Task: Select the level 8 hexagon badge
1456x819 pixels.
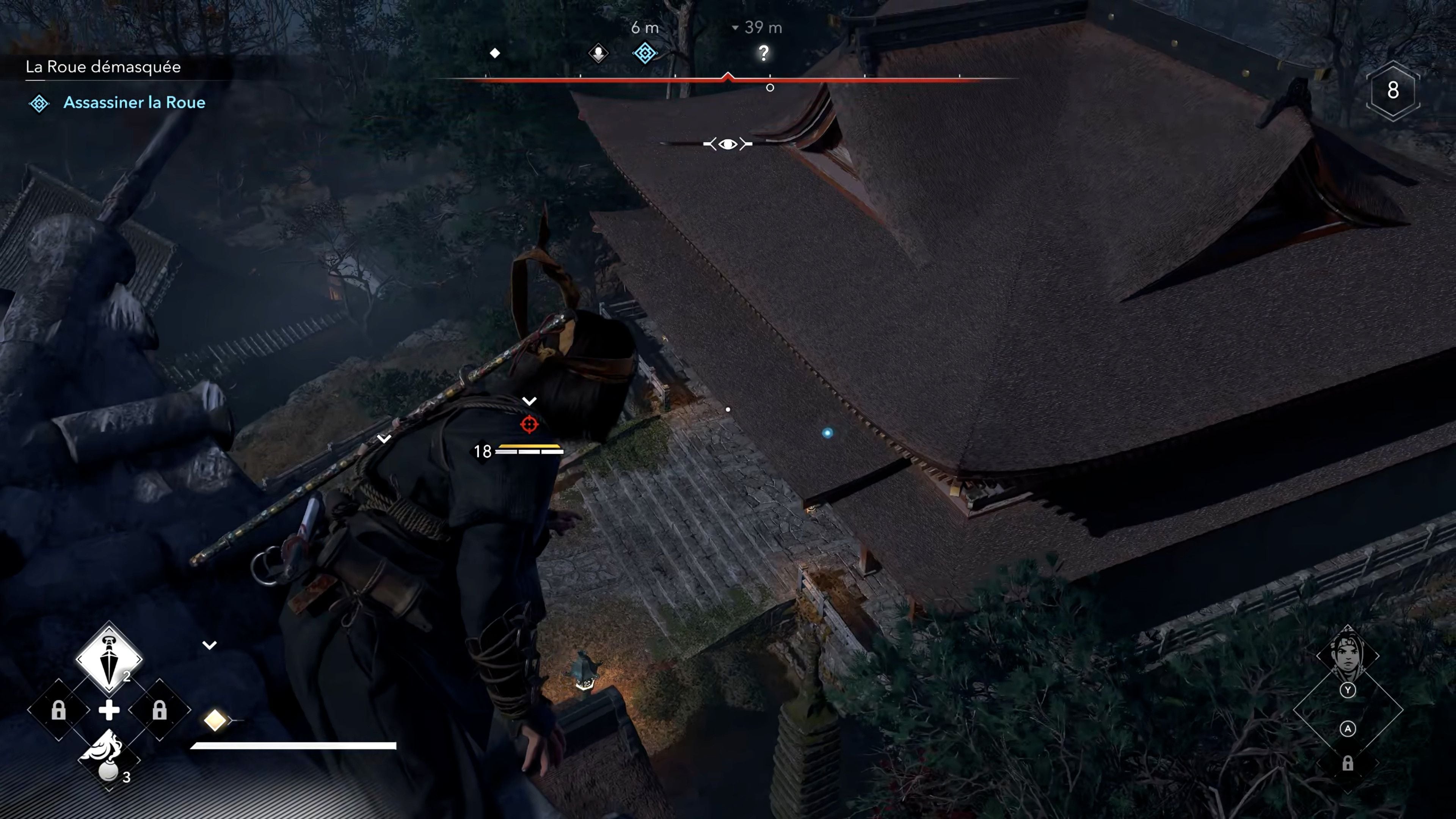Action: point(1393,91)
